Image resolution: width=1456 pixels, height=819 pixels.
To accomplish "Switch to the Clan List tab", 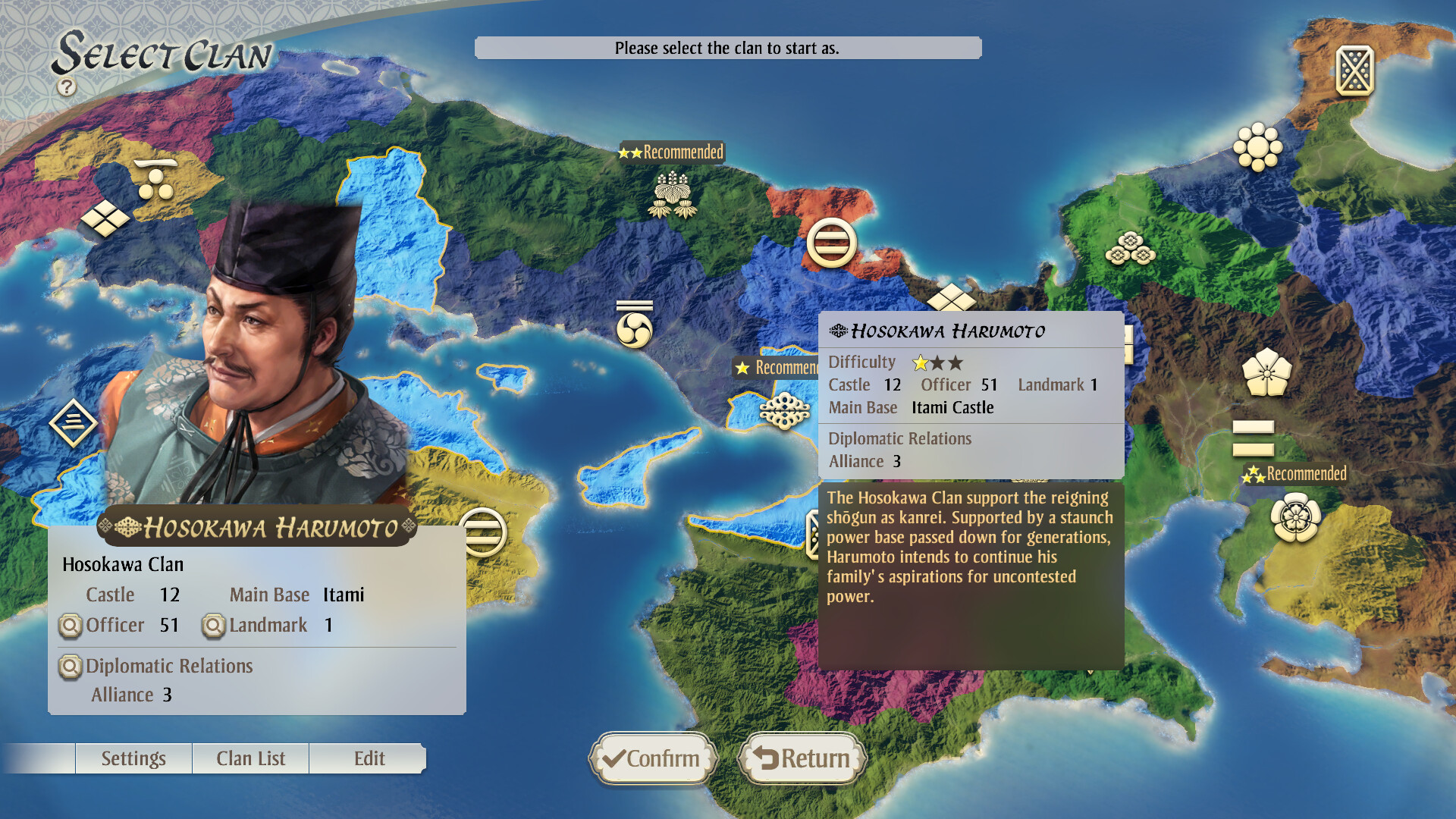I will click(x=251, y=758).
